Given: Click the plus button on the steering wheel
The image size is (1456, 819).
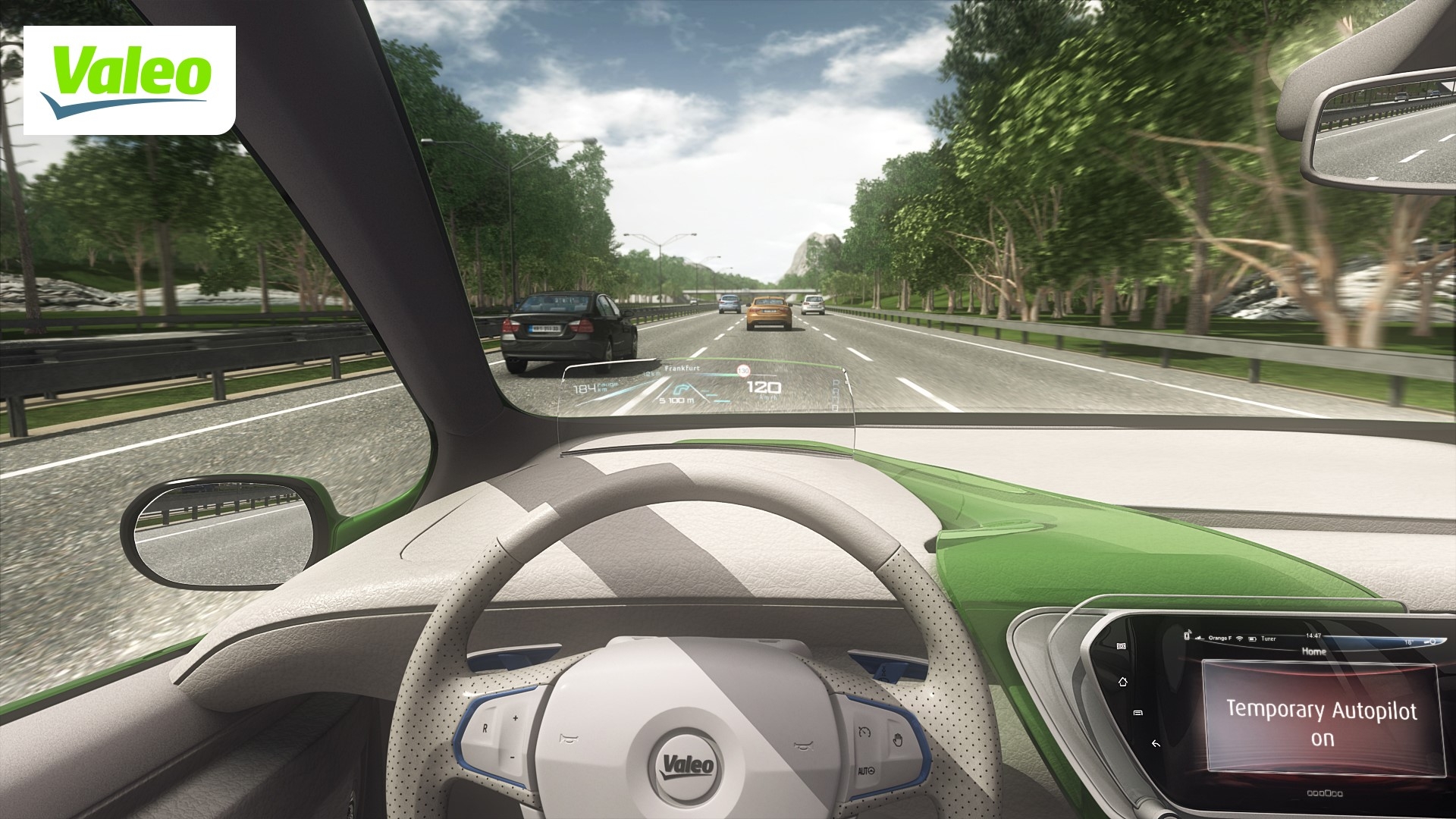Looking at the screenshot, I should 515,717.
